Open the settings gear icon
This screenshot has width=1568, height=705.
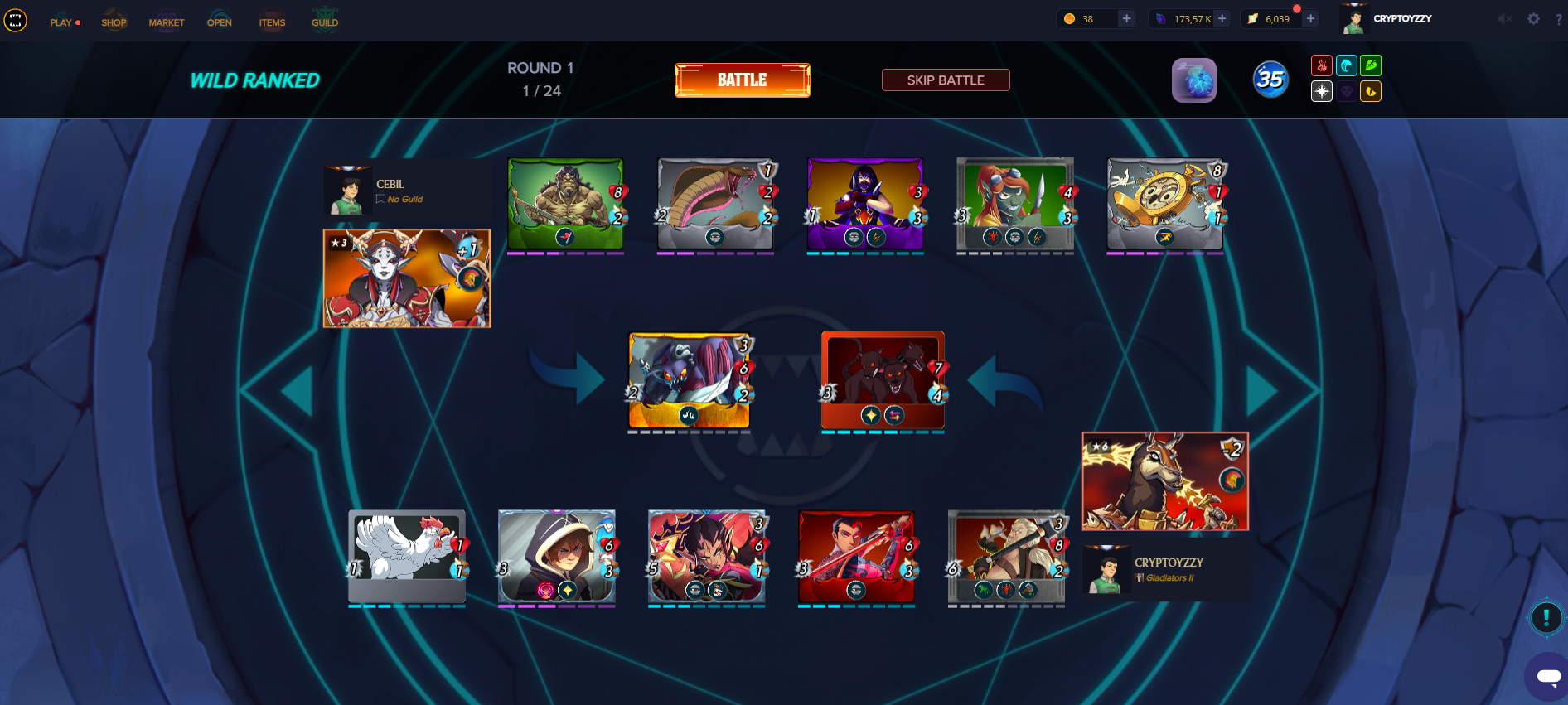(x=1533, y=19)
